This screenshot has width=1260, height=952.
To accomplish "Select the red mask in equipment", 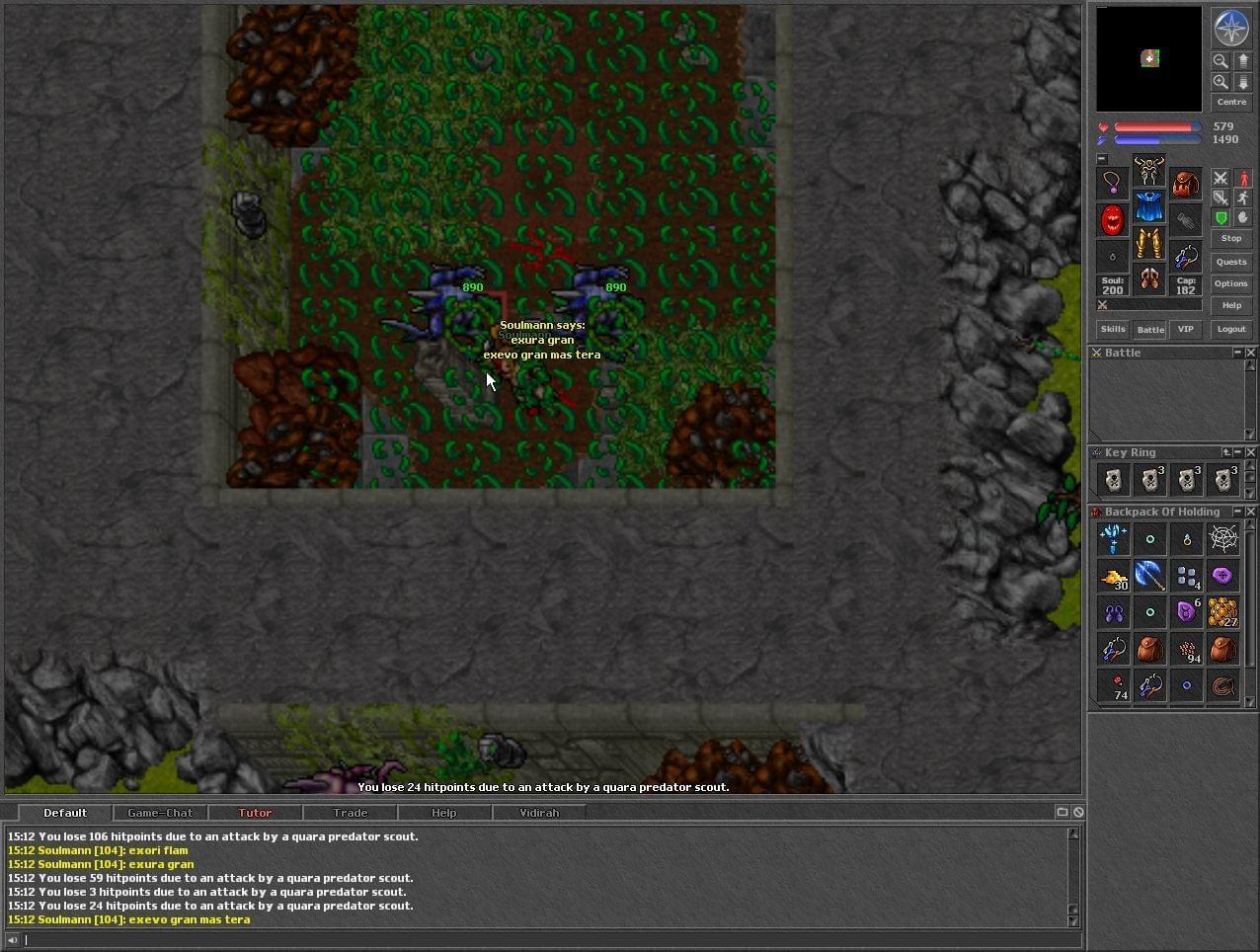I will (1113, 220).
